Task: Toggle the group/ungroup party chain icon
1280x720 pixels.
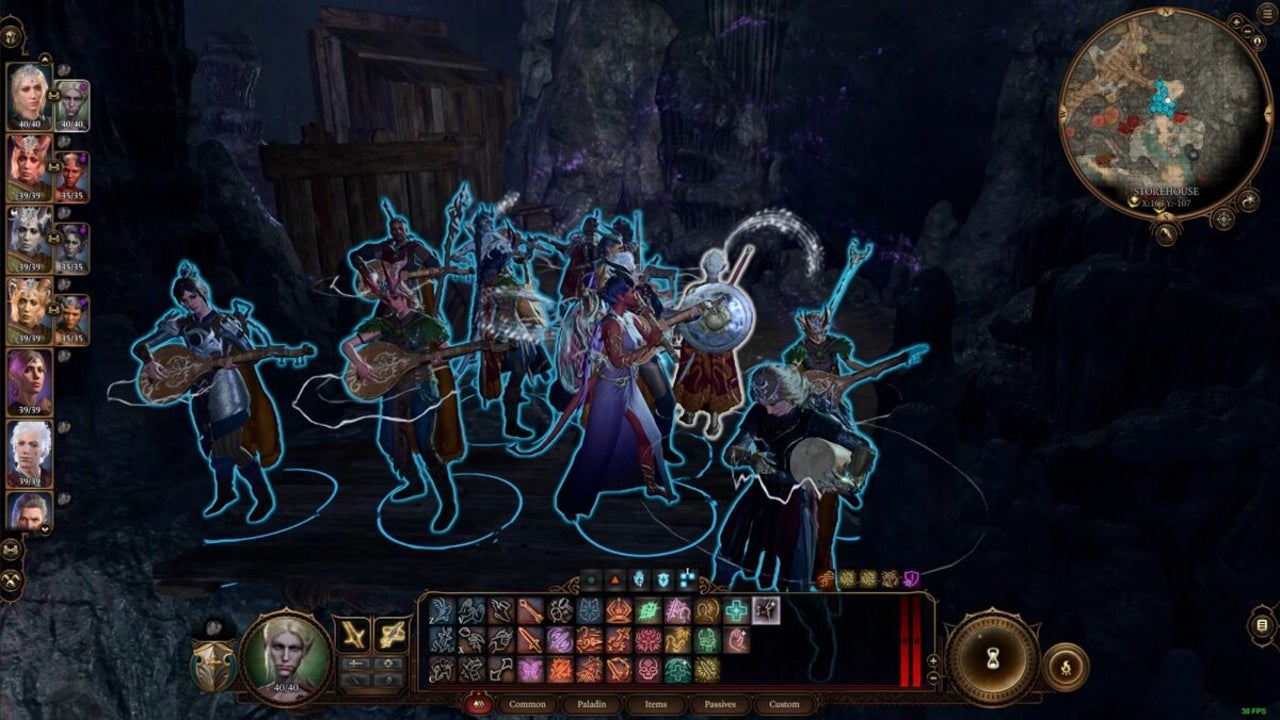Action: point(13,548)
